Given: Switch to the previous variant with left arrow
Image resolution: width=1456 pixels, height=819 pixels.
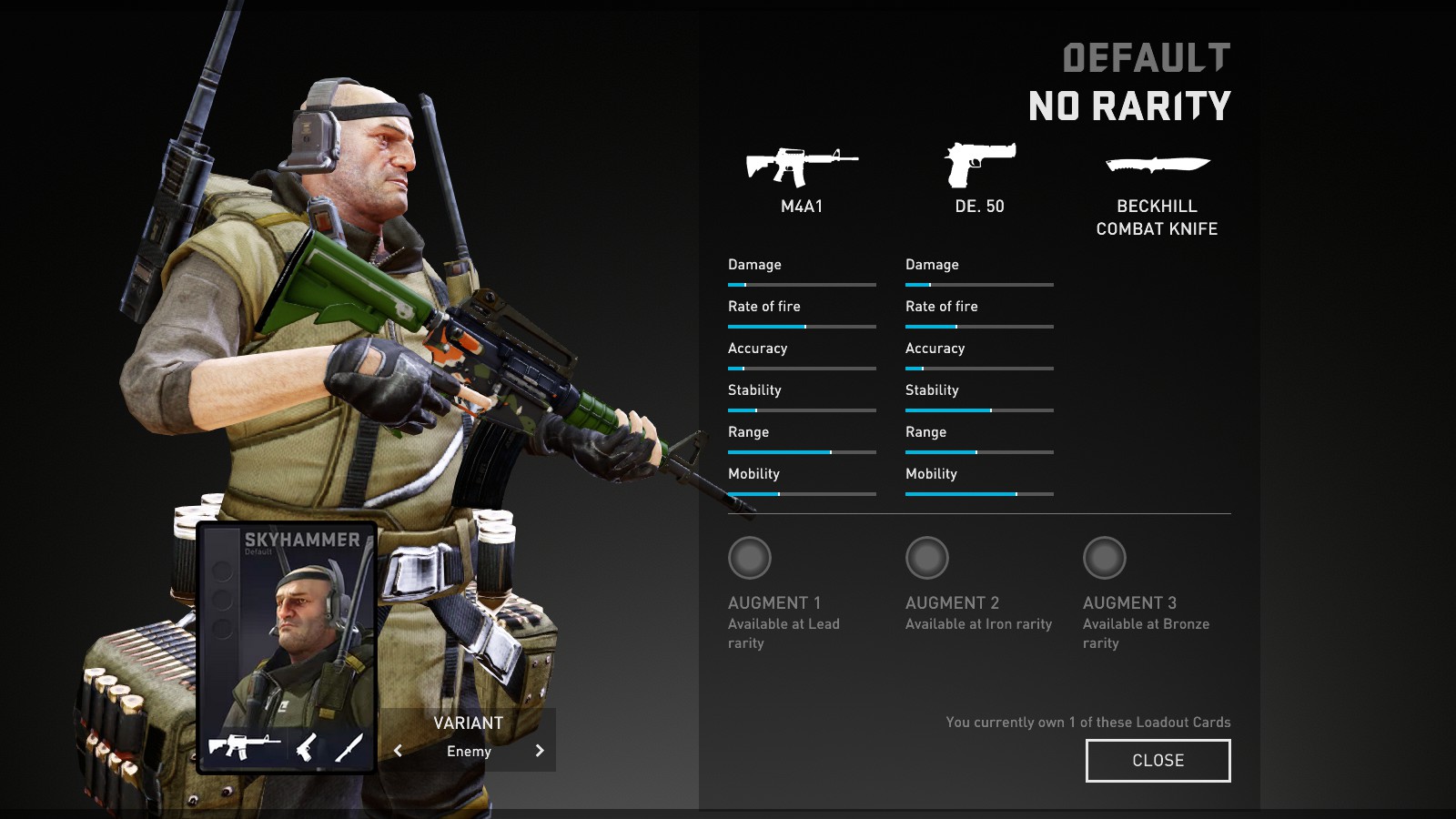Looking at the screenshot, I should pyautogui.click(x=398, y=751).
